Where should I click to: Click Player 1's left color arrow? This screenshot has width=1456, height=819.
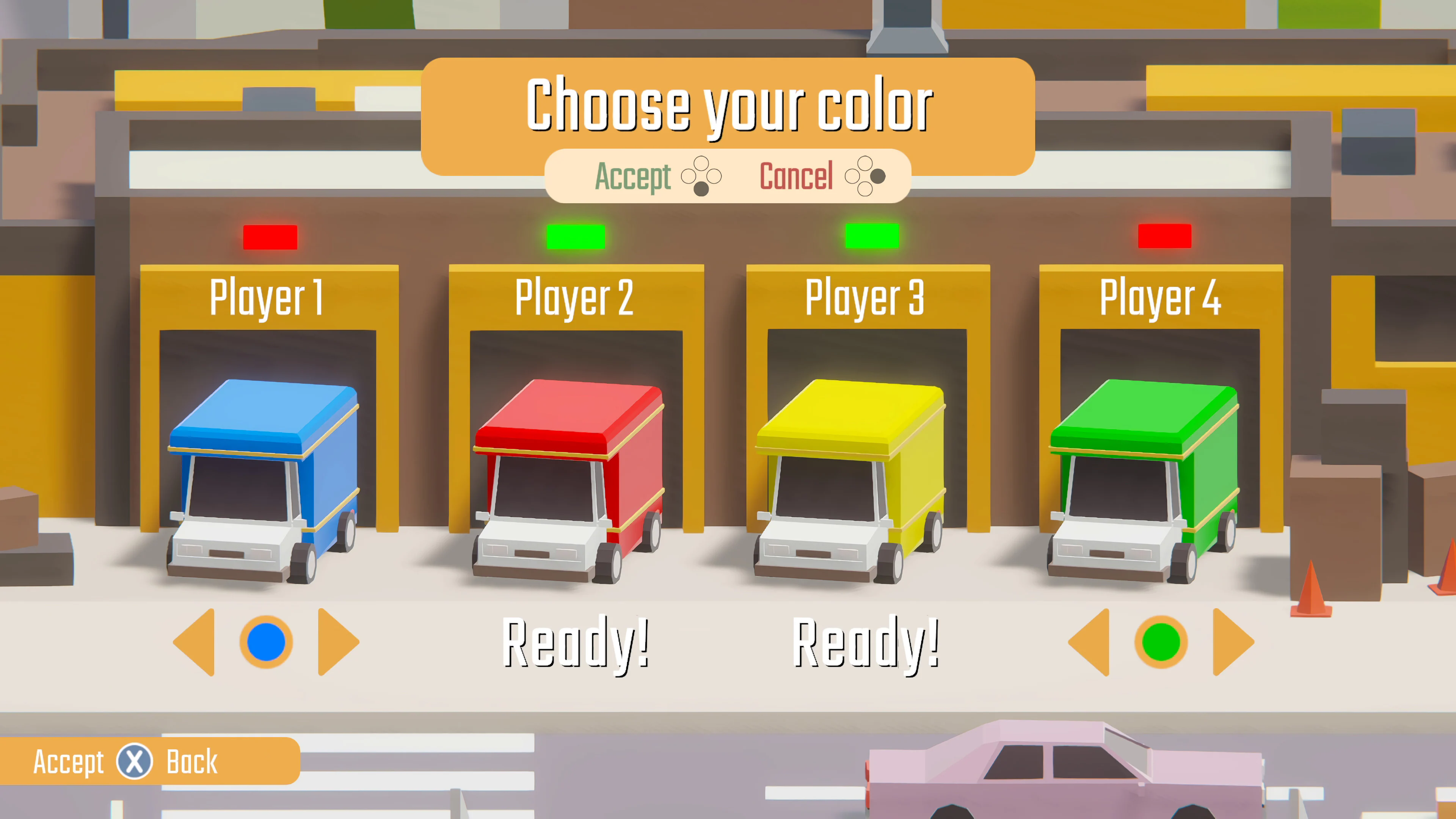(195, 643)
